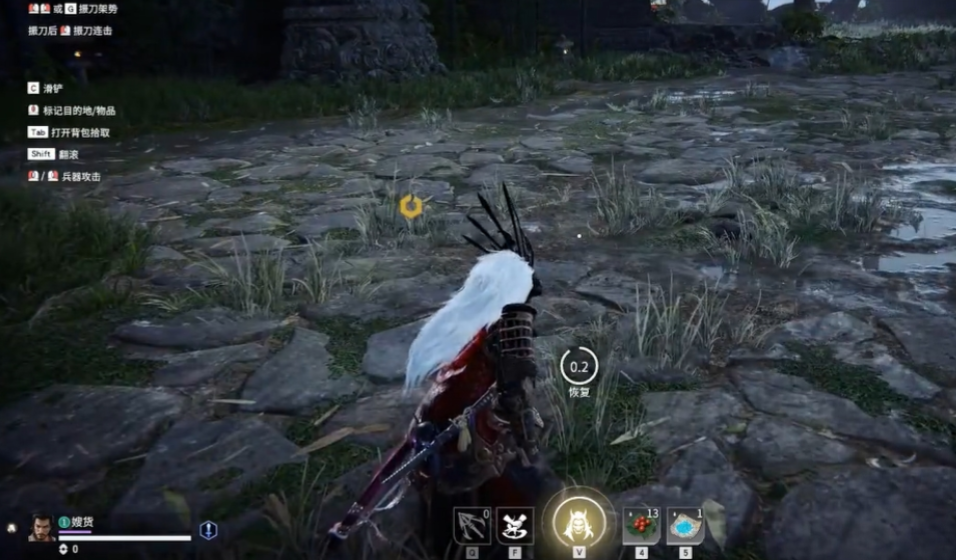The height and width of the screenshot is (560, 956).
Task: Select the grappling hook skill slot
Action: [x=471, y=526]
